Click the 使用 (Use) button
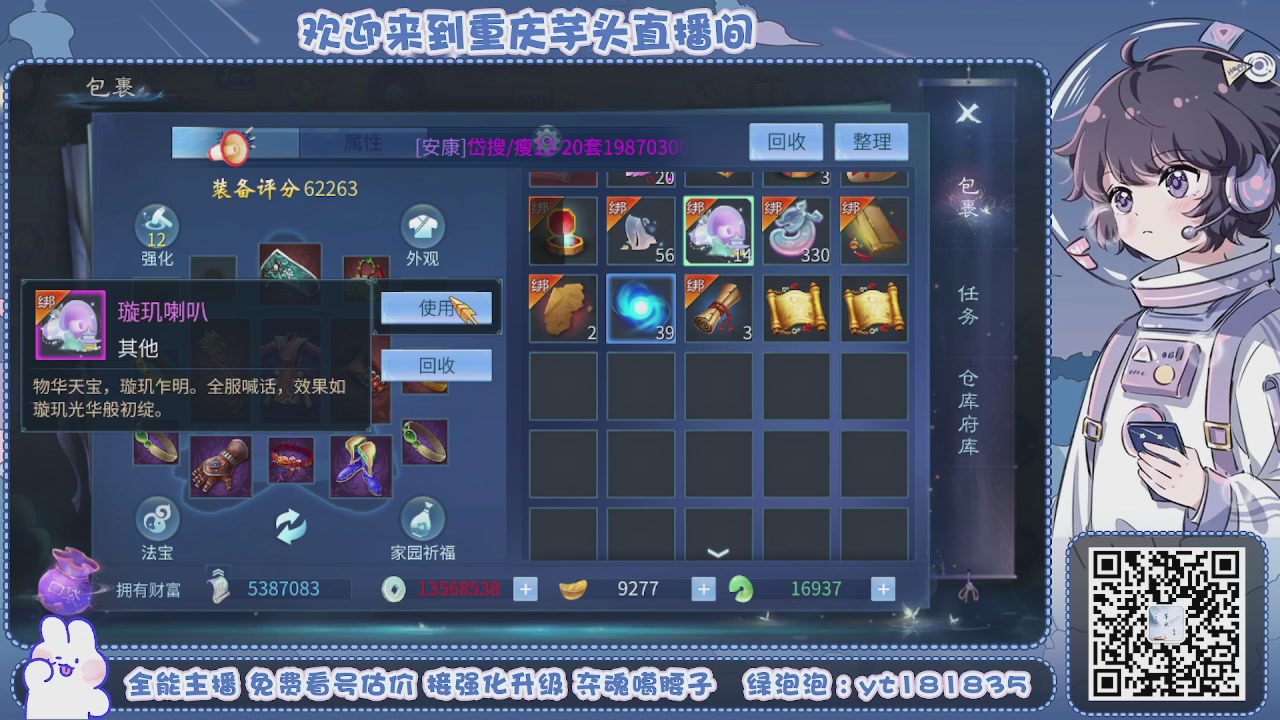The height and width of the screenshot is (720, 1280). [x=436, y=309]
